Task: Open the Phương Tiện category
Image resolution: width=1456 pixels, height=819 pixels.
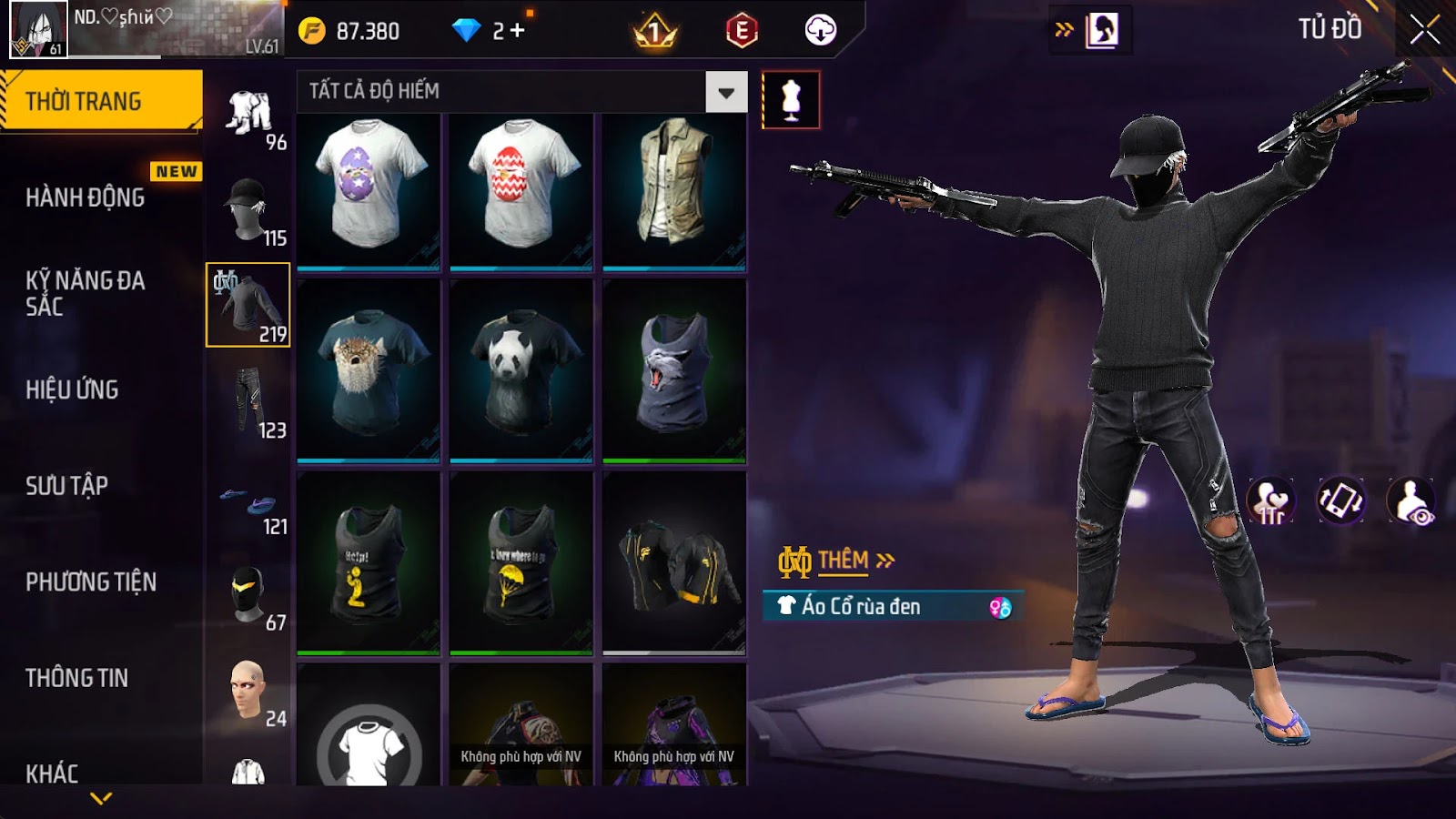Action: pyautogui.click(x=91, y=581)
